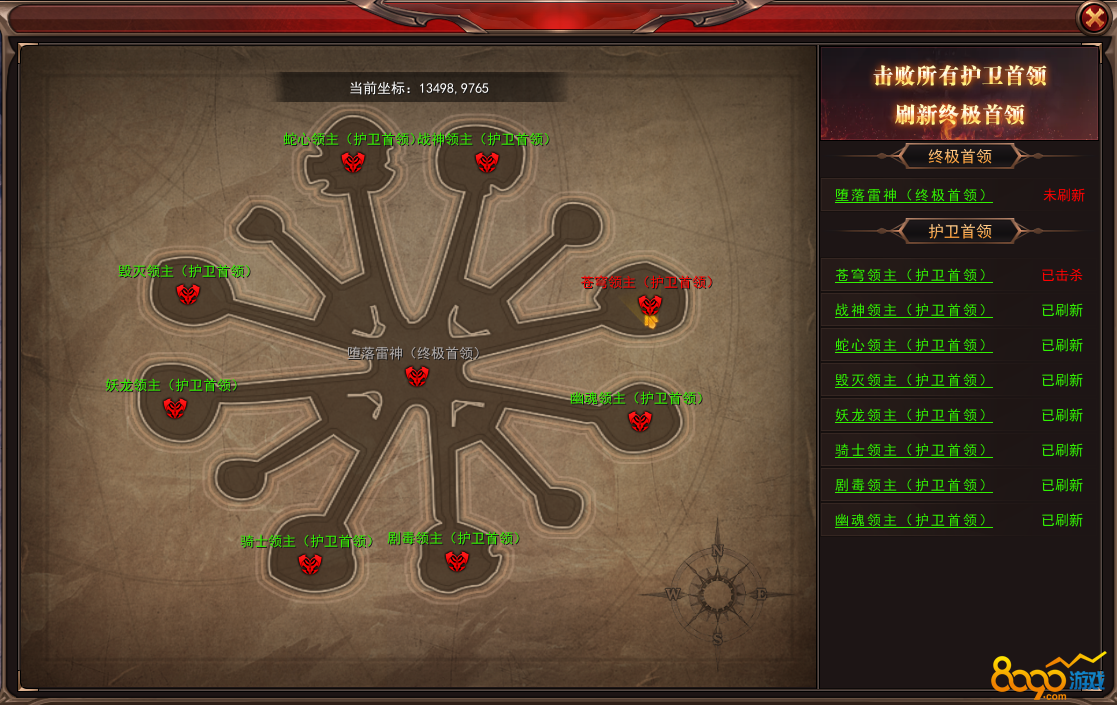Viewport: 1117px width, 705px height.
Task: Select 堕落雷神 (终极首领) in the boss list
Action: [913, 196]
